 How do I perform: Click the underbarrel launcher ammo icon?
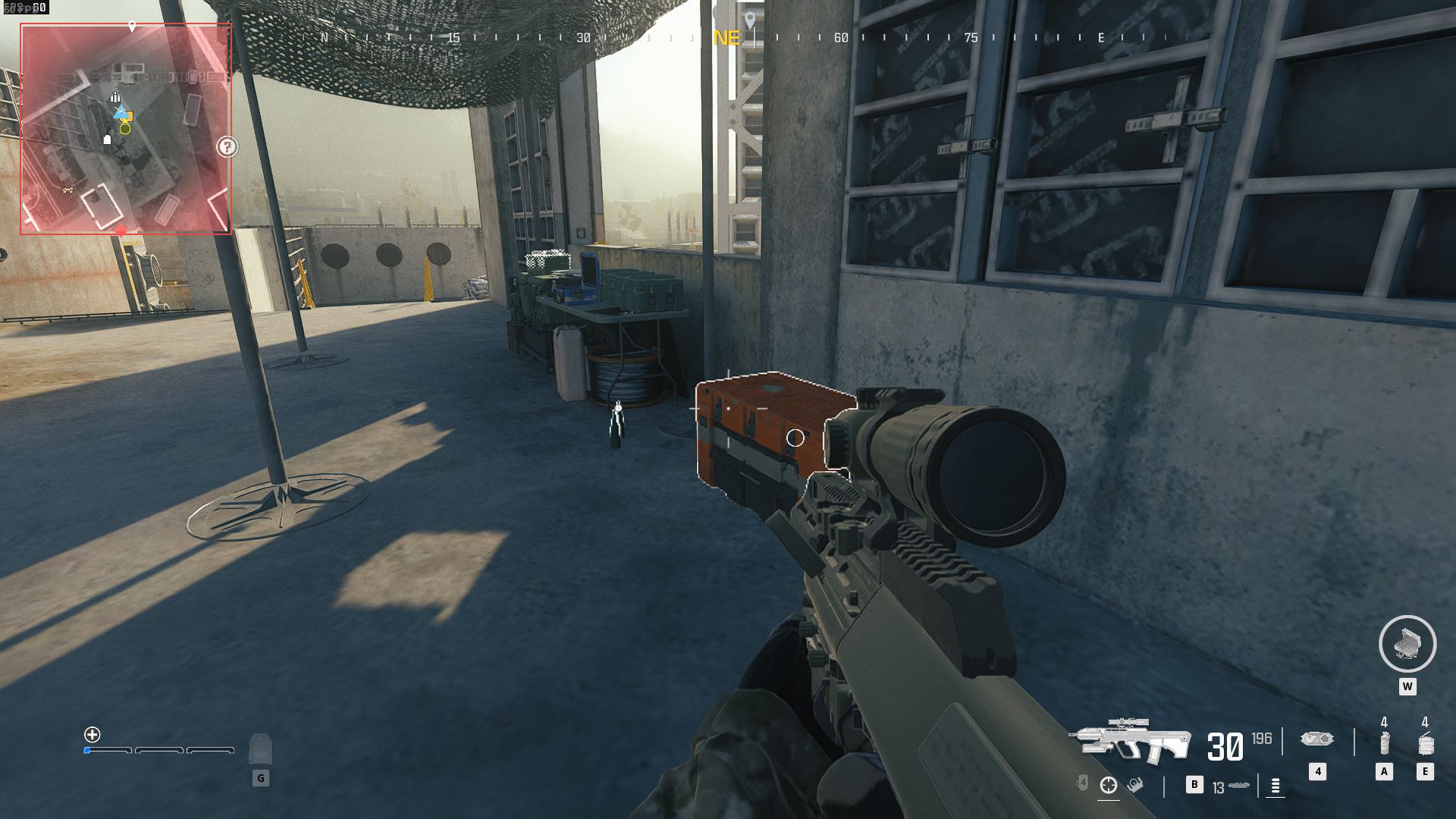pyautogui.click(x=1239, y=786)
